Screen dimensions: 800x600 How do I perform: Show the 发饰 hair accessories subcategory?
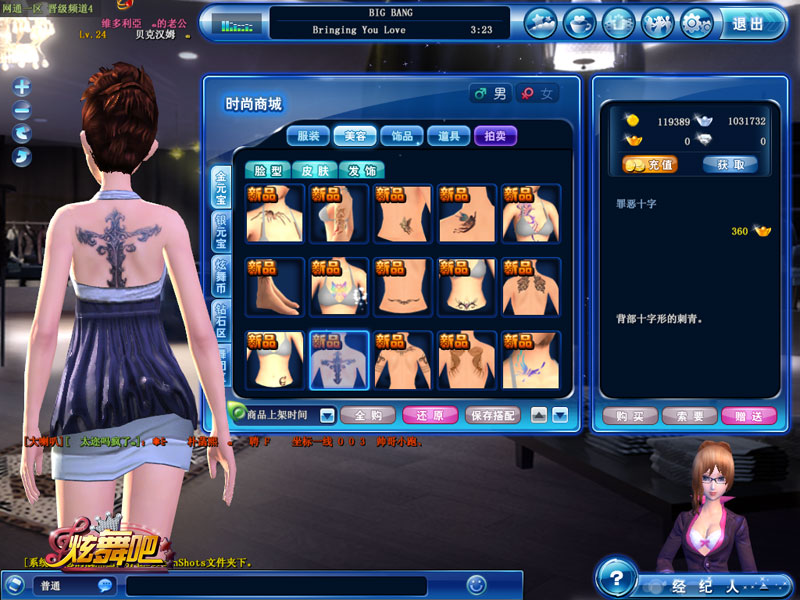click(361, 171)
